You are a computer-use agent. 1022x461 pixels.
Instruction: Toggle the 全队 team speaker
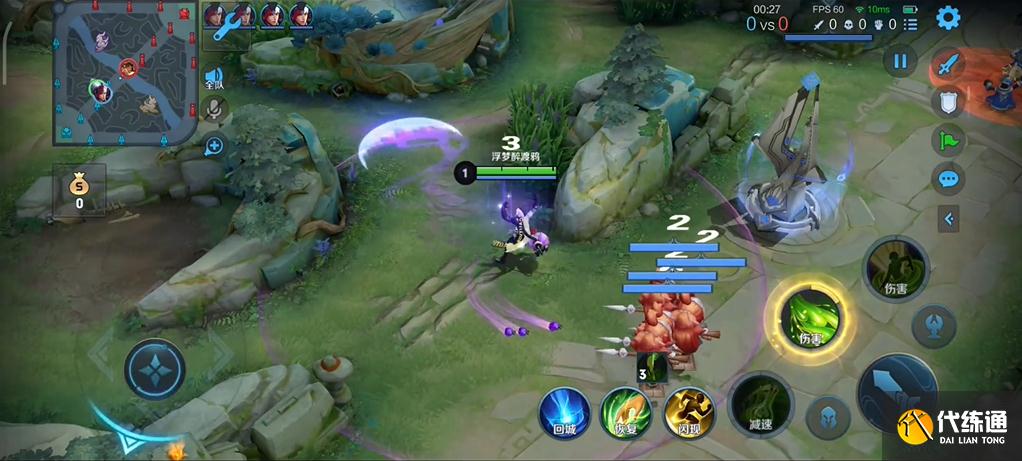coord(214,78)
